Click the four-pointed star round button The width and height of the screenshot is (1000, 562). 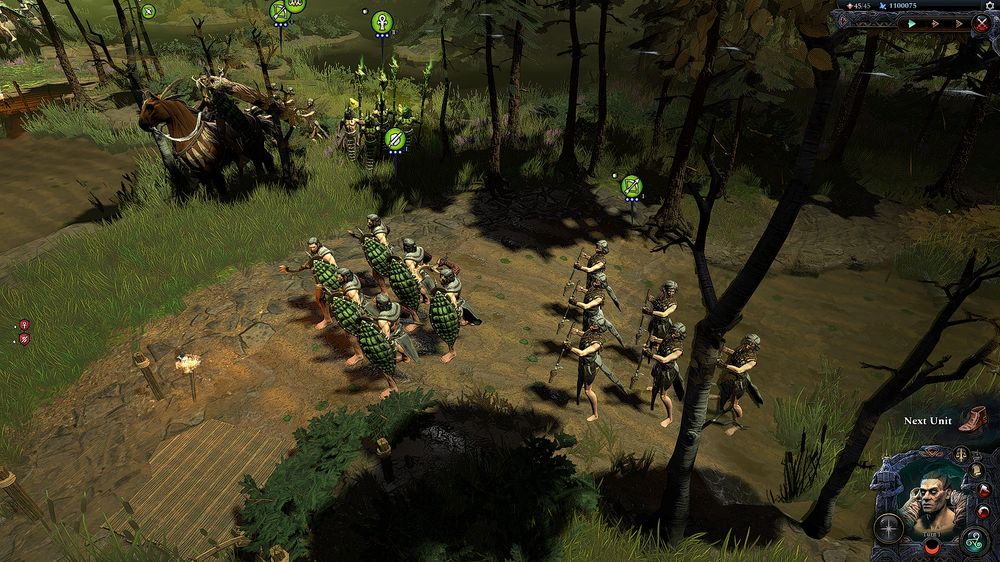click(888, 527)
